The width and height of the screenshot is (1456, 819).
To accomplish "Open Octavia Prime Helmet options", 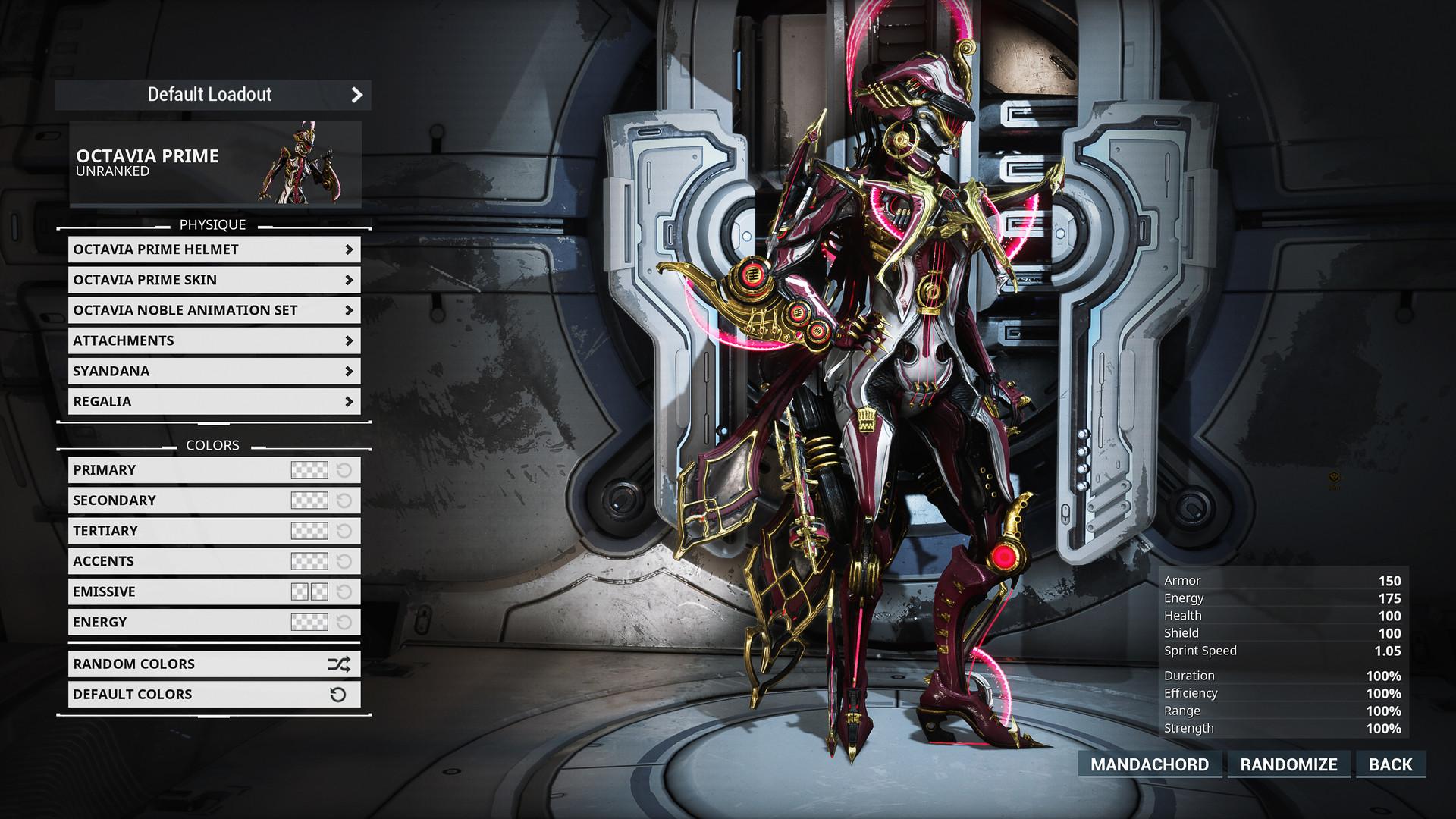I will 214,249.
